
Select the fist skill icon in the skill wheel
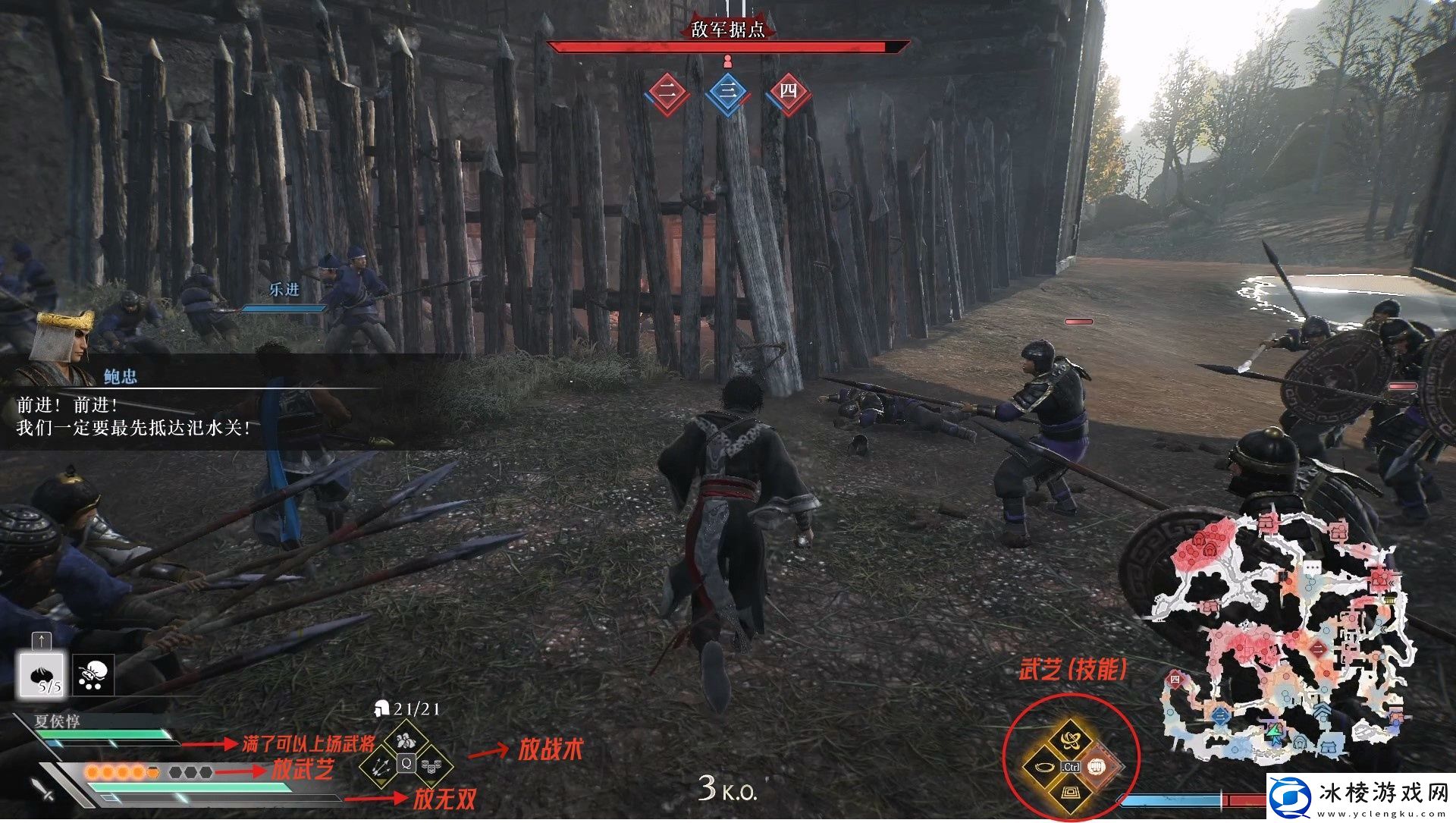click(1096, 768)
